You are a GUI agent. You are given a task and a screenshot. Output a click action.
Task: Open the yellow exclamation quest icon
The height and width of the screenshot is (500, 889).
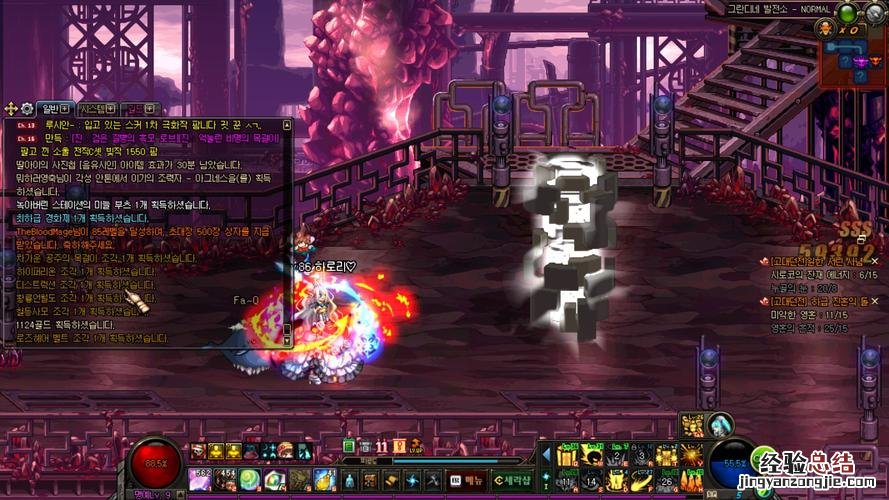tap(399, 446)
